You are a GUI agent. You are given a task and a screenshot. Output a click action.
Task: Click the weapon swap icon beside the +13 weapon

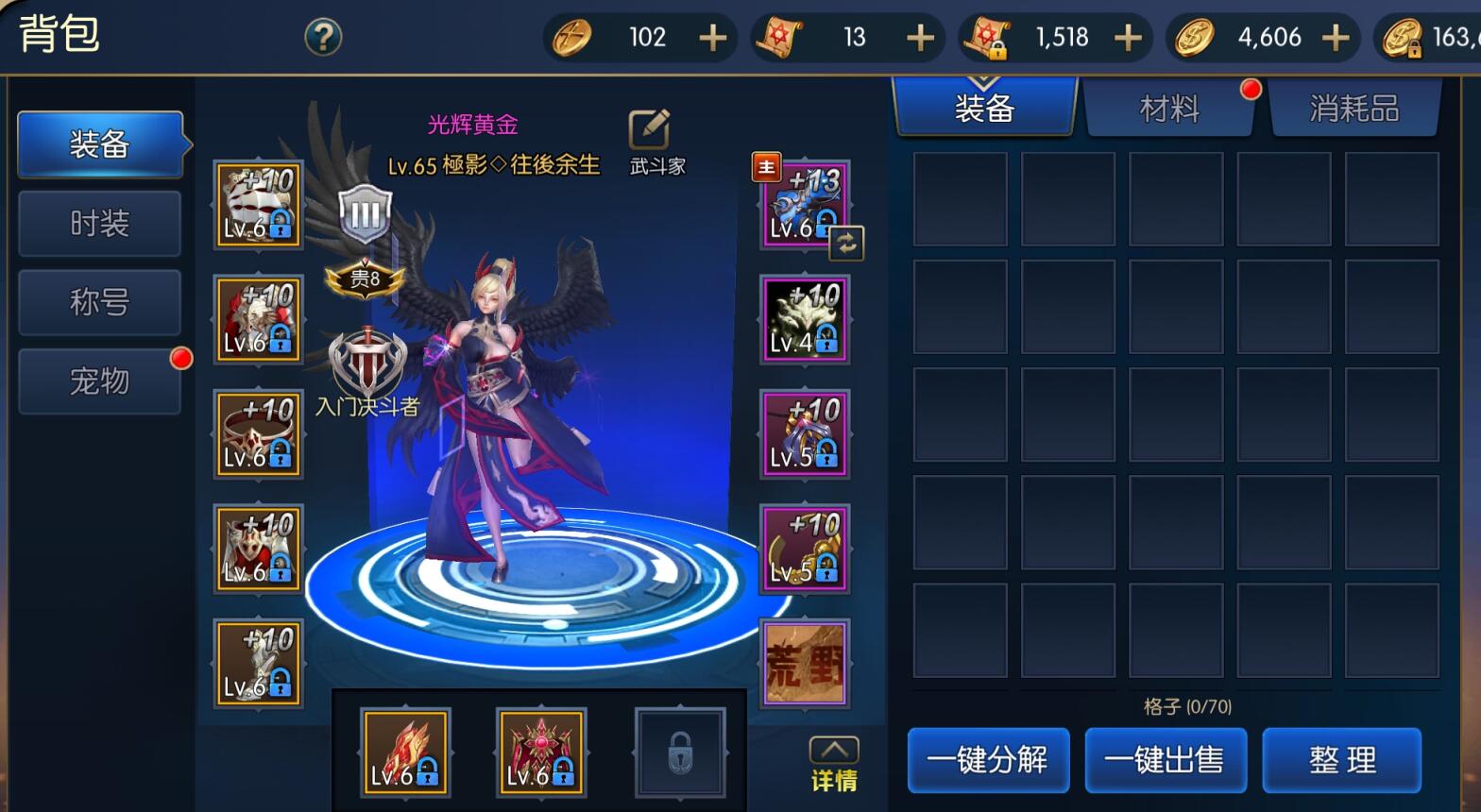[x=847, y=243]
